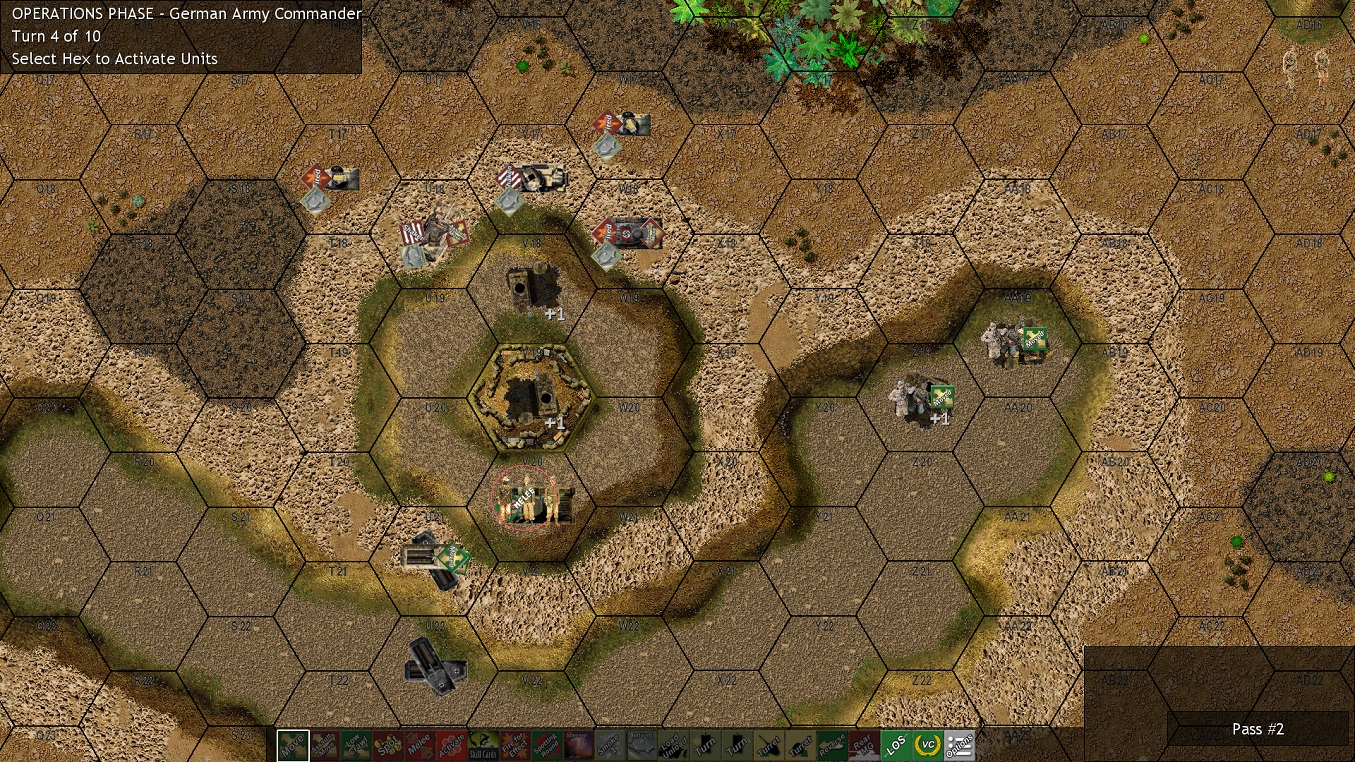Image resolution: width=1355 pixels, height=762 pixels.
Task: Click the Pass #2 button
Action: [x=1257, y=729]
